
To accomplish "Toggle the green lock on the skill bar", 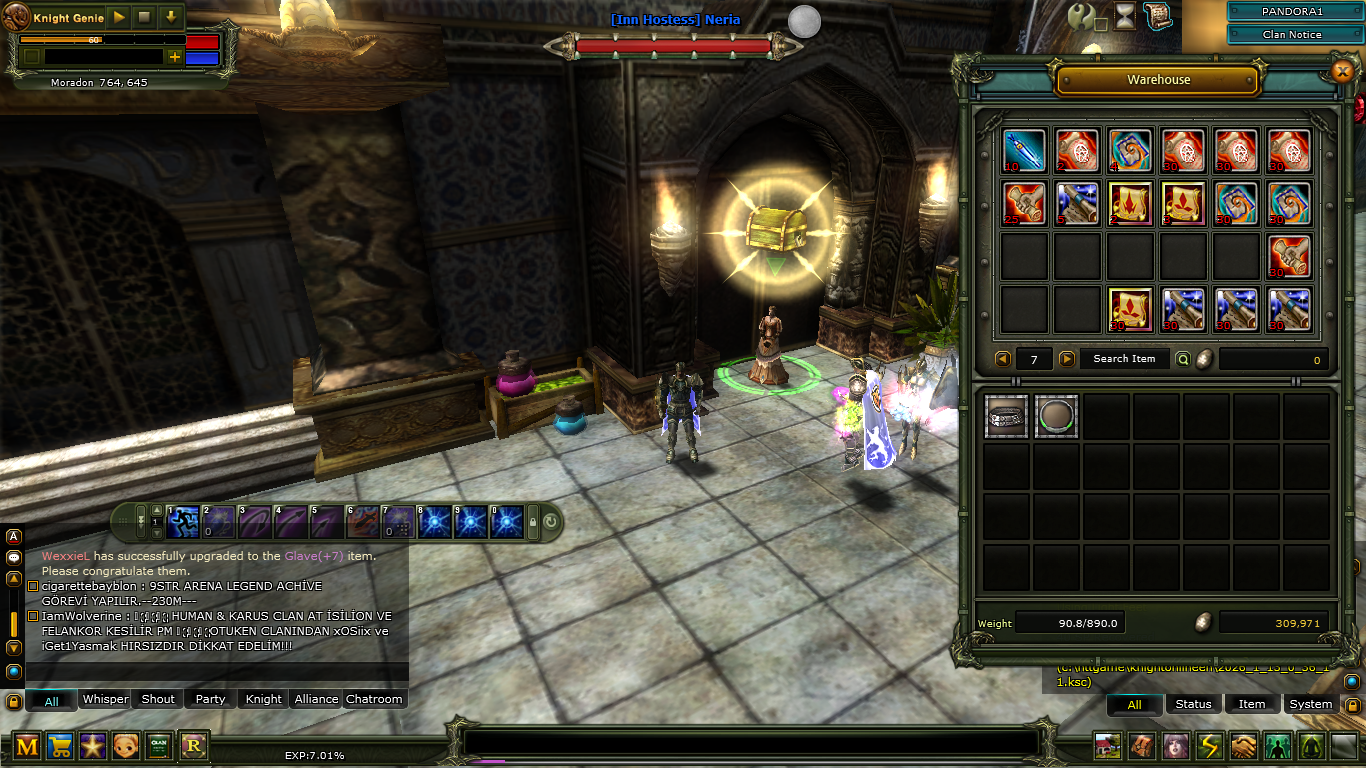I will (x=533, y=520).
